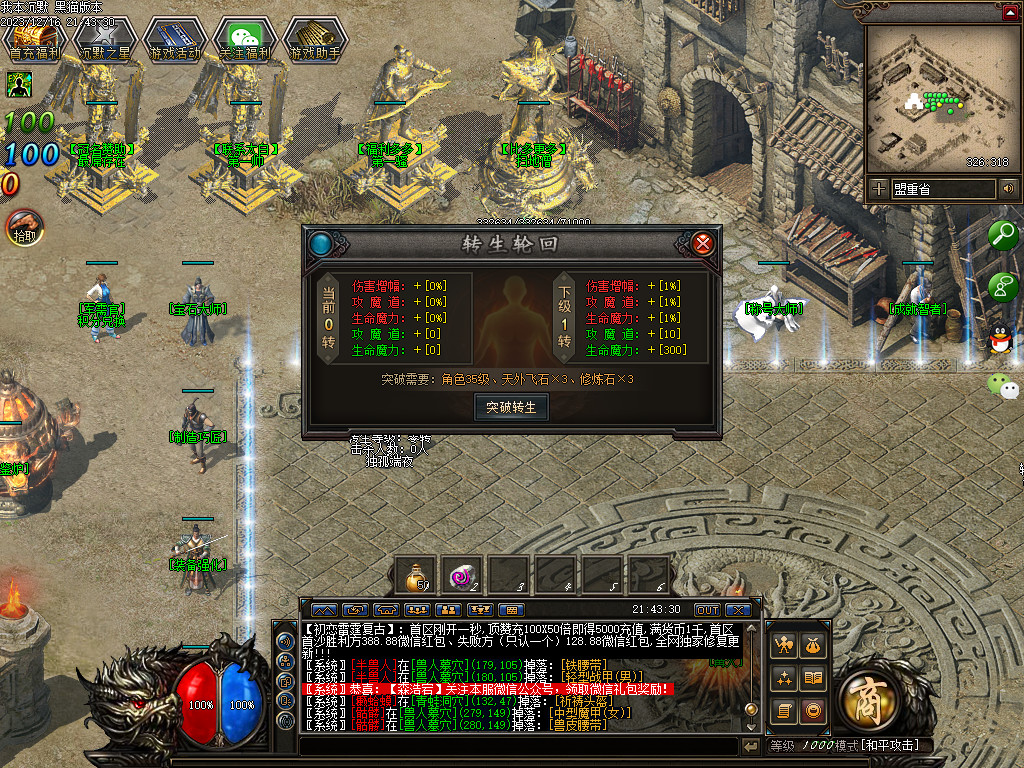1024x768 pixels.
Task: Select the potion jar hotbar slot
Action: click(416, 576)
